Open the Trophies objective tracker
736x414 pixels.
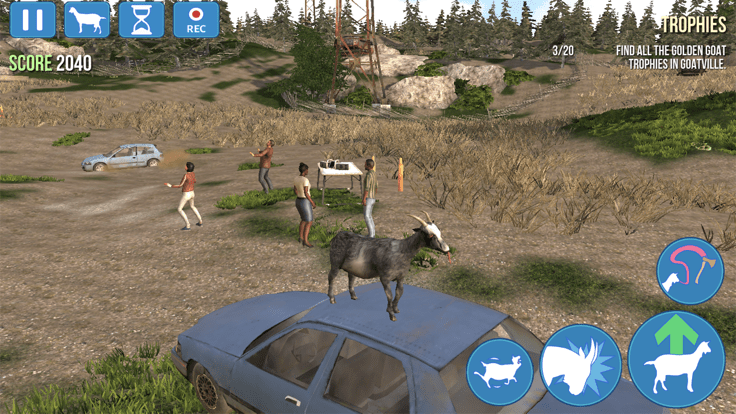tap(692, 24)
